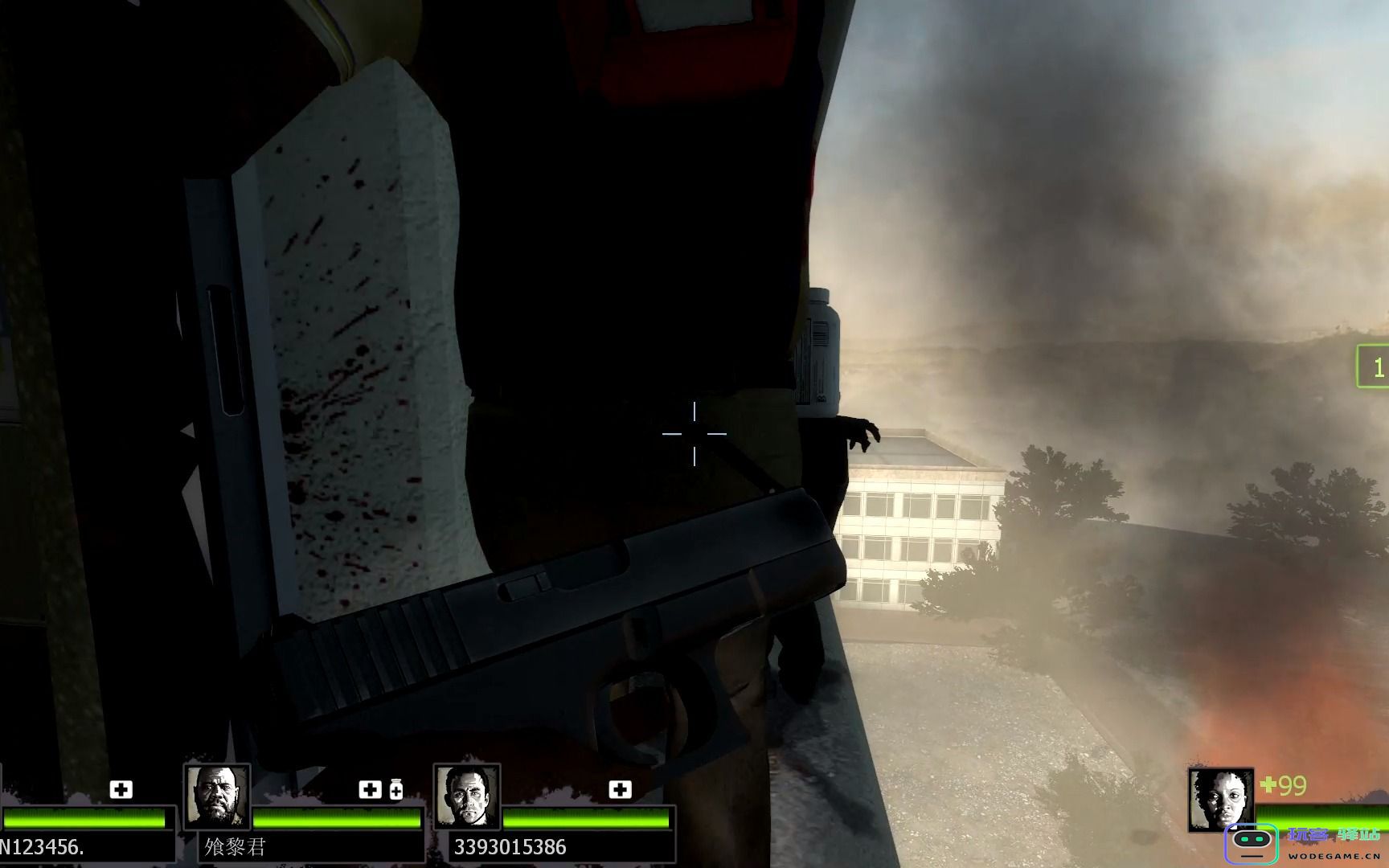Click the teammate name 殓黎君
Screen dimensions: 1389x868
point(235,847)
